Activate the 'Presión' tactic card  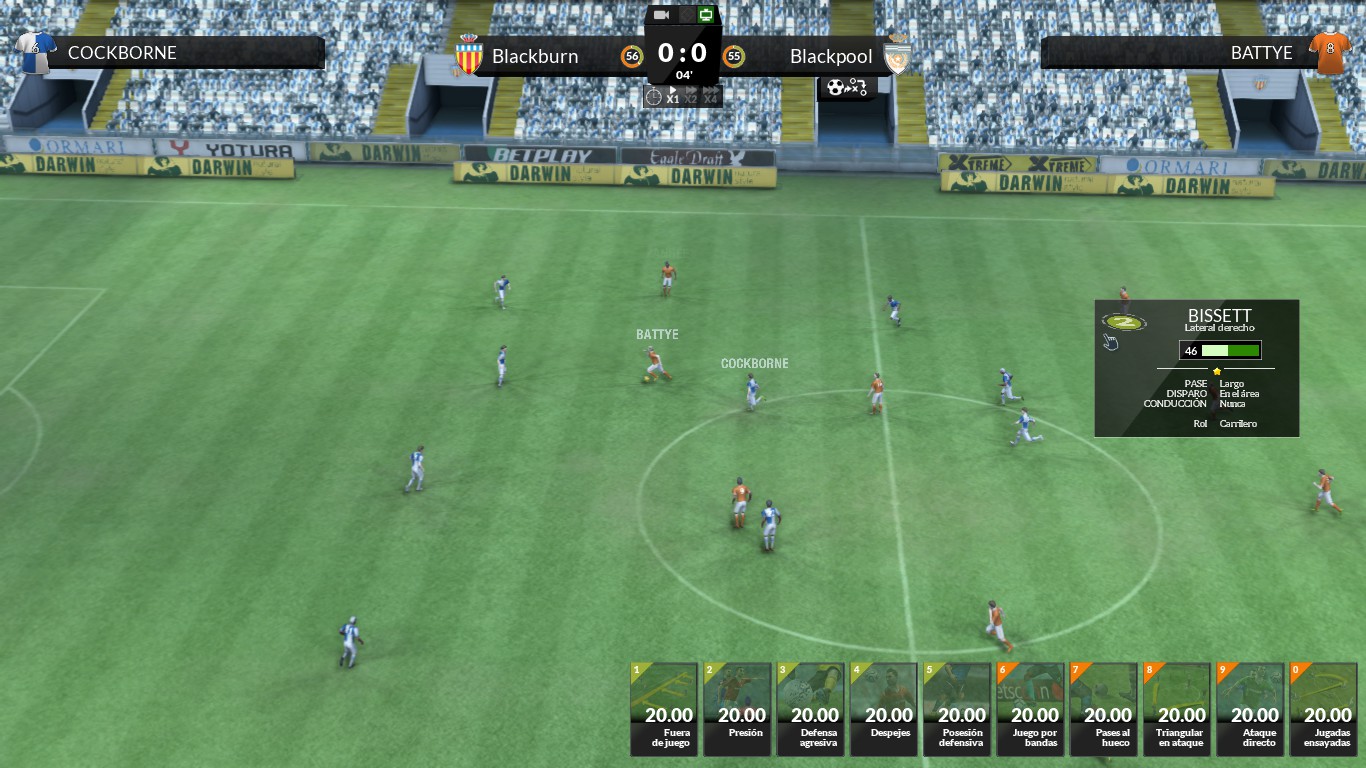[737, 709]
